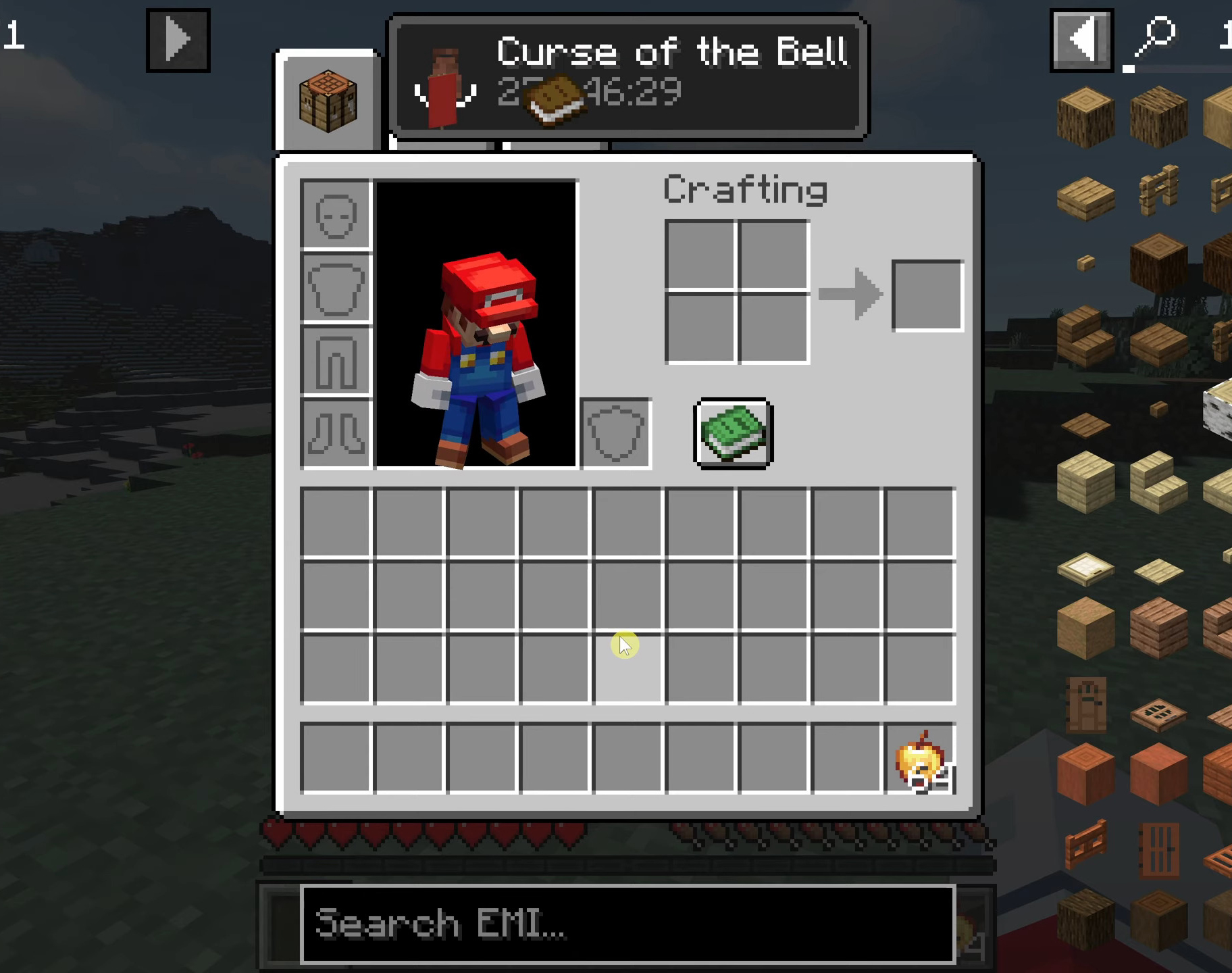This screenshot has width=1232, height=973.
Task: Go to next page with right-pointing arrow
Action: click(178, 40)
